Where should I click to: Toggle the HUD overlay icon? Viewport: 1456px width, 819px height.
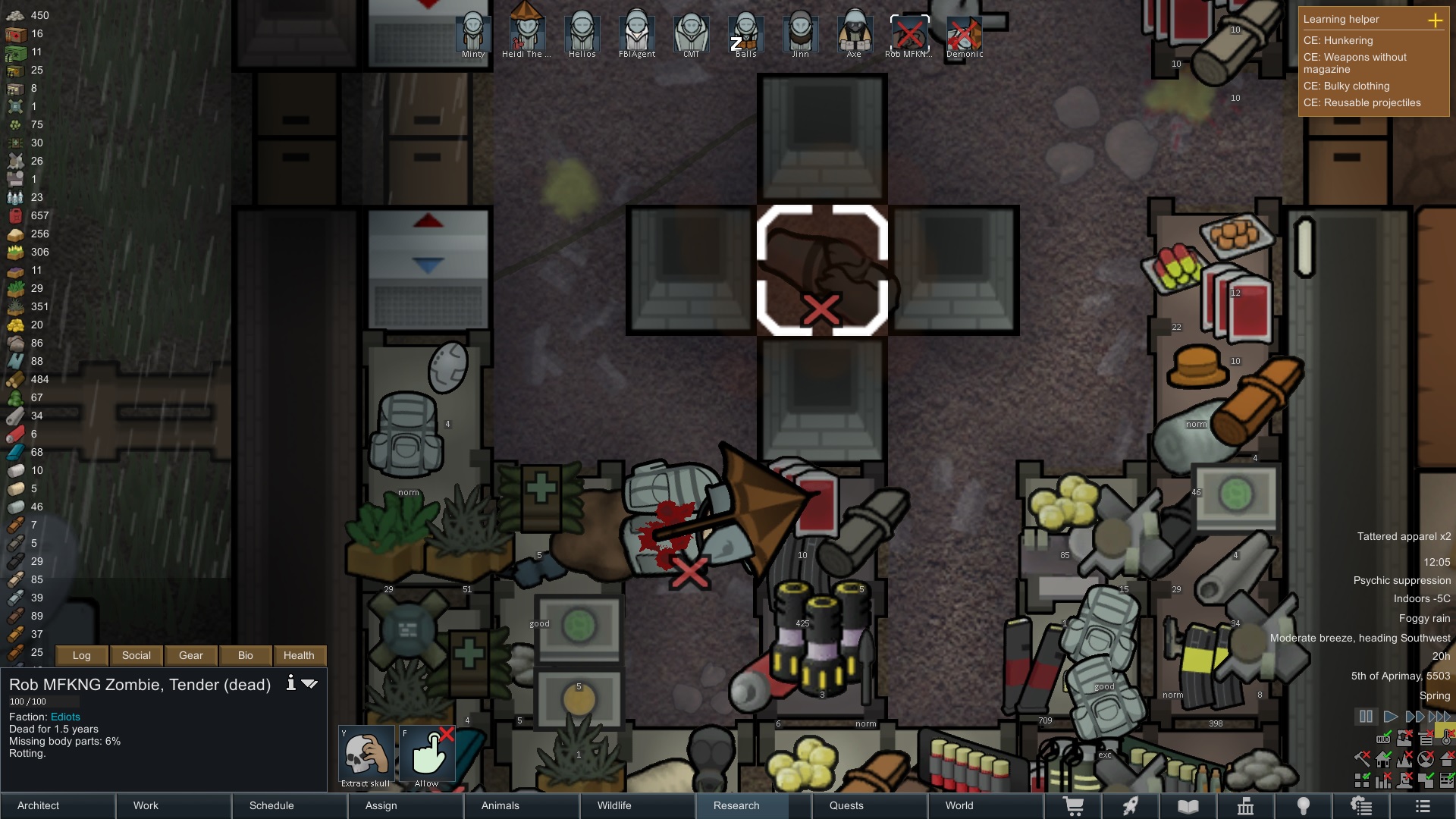click(x=1384, y=739)
